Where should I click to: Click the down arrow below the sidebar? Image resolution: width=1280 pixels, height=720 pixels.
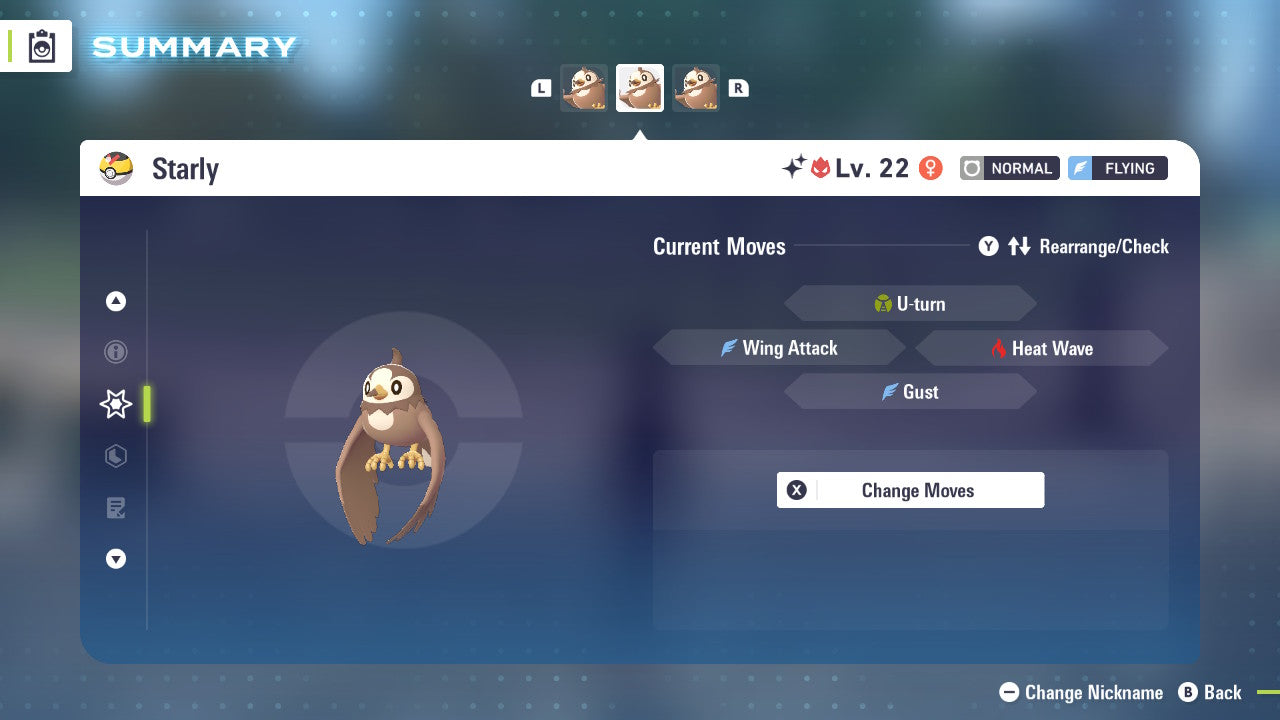(x=116, y=559)
